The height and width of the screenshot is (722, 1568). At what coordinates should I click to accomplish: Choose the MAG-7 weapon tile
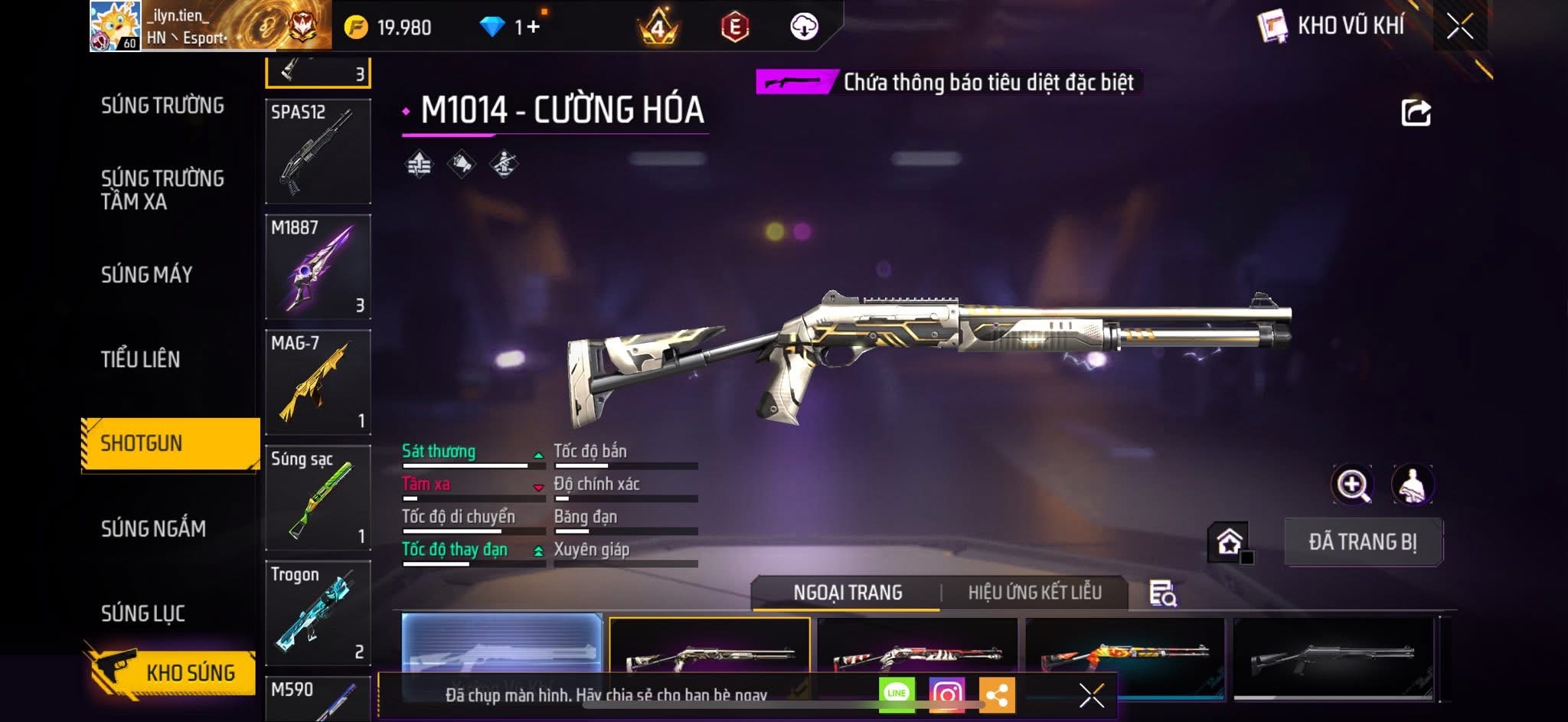318,382
